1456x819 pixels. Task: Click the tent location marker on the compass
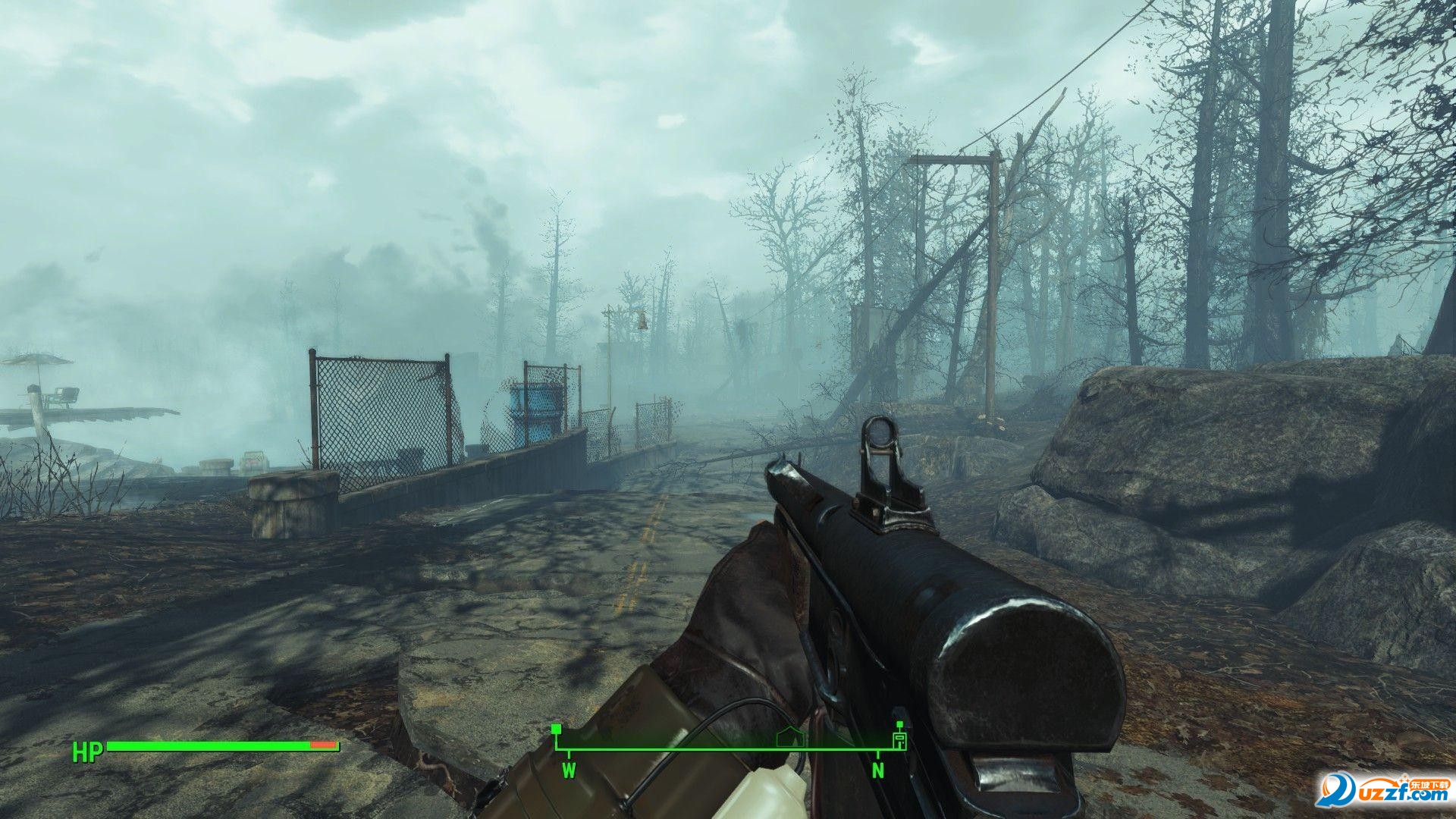pos(790,738)
